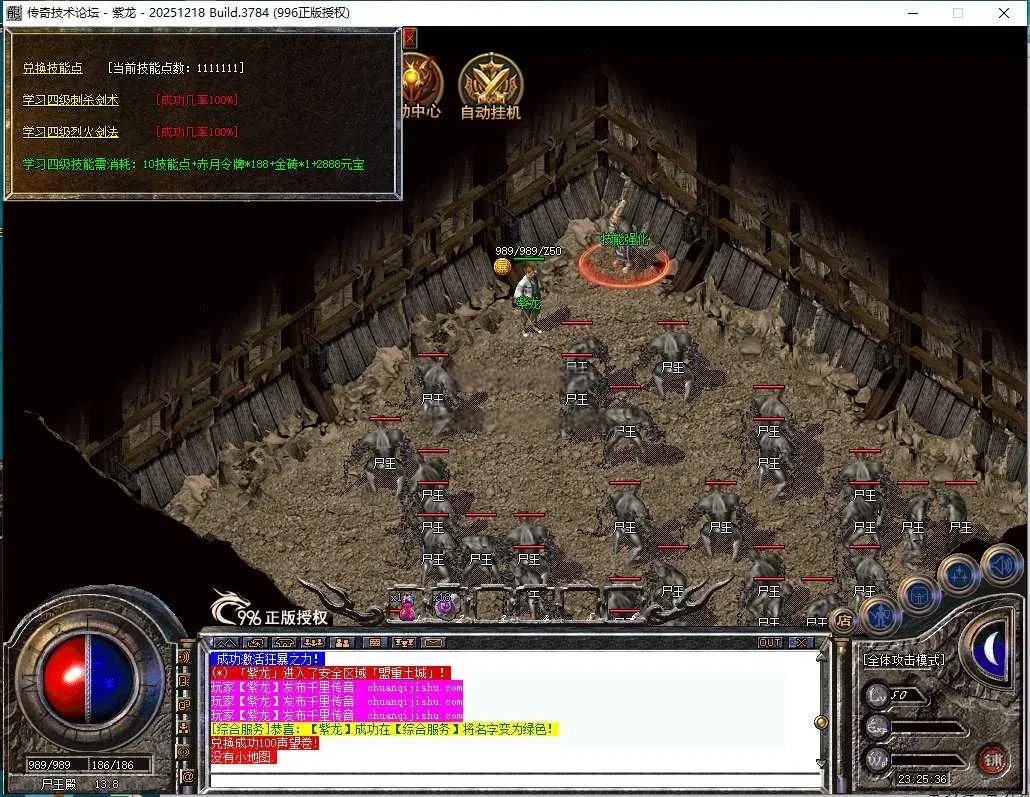Toggle the 全体攻击模式 attack mode label
This screenshot has height=797, width=1030.
[904, 660]
